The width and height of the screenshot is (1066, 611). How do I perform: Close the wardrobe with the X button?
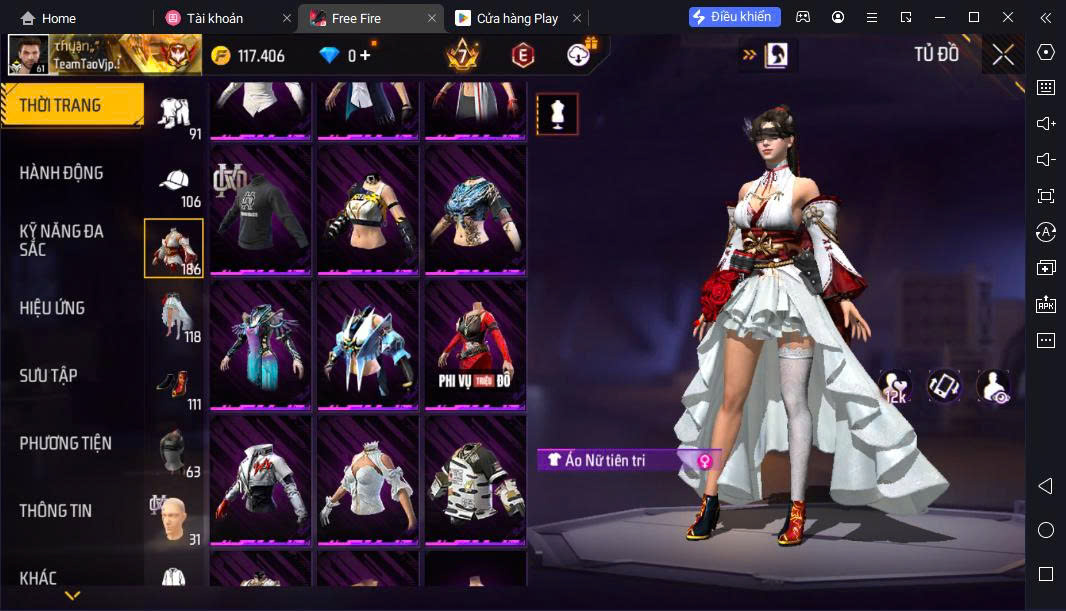click(1002, 55)
